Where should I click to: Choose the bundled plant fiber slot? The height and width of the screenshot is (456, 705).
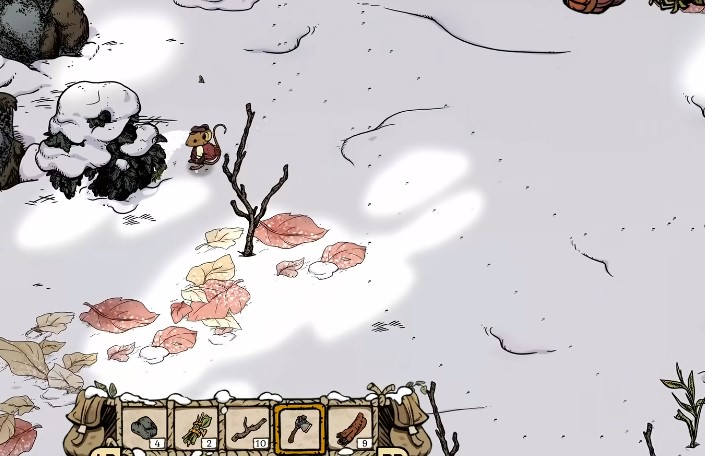coord(196,427)
